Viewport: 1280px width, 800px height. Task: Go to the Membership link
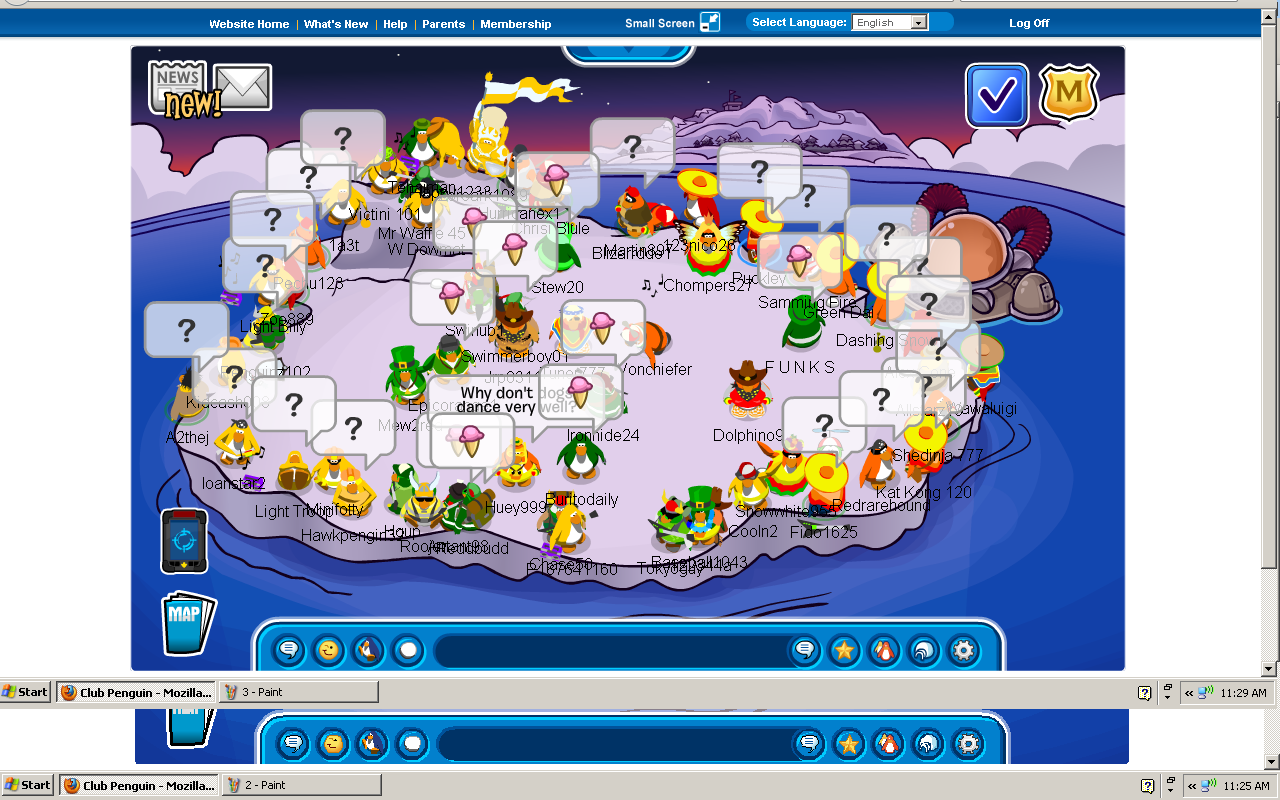pos(515,24)
